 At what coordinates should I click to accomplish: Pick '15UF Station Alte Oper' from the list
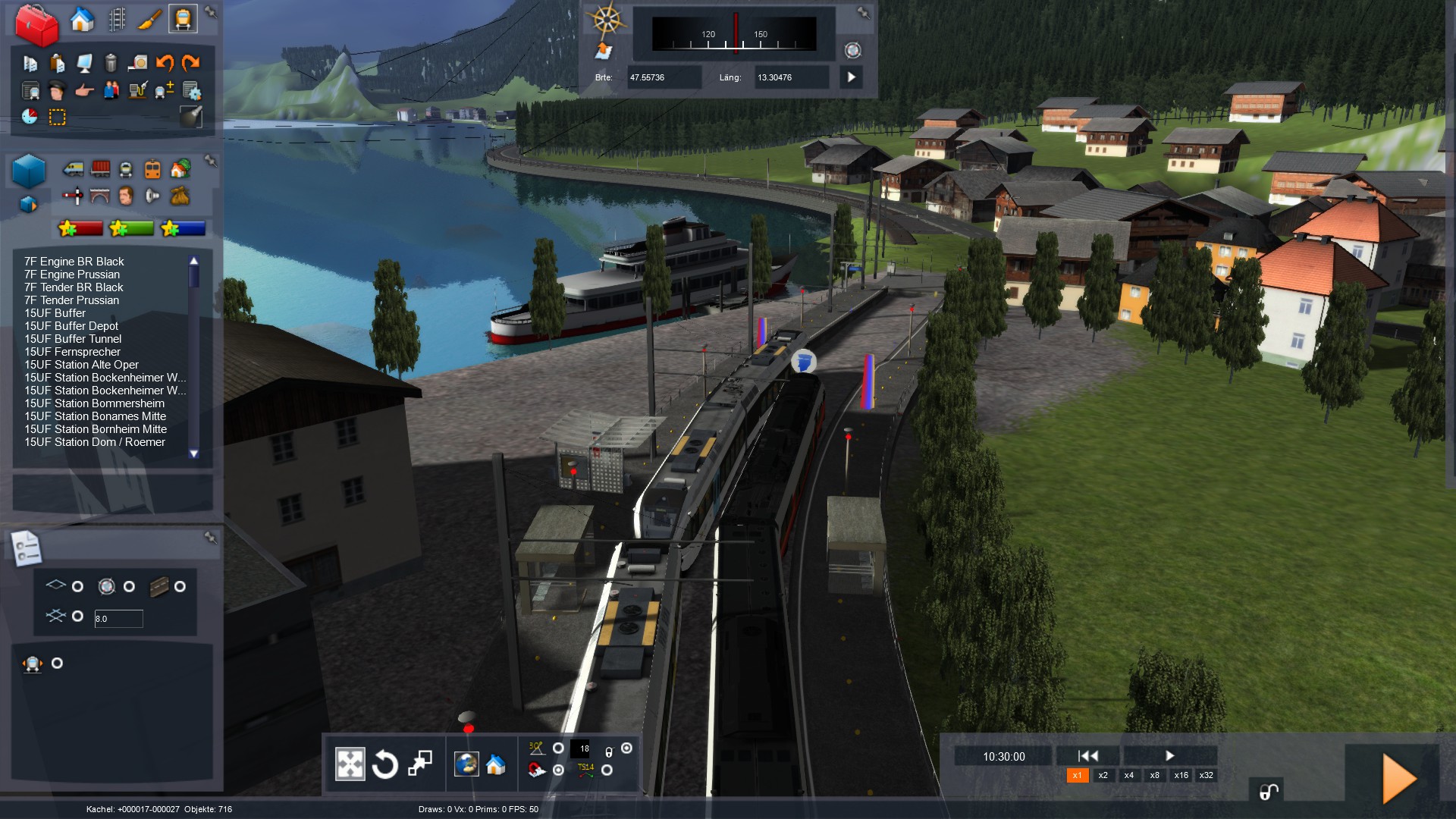[x=81, y=365]
